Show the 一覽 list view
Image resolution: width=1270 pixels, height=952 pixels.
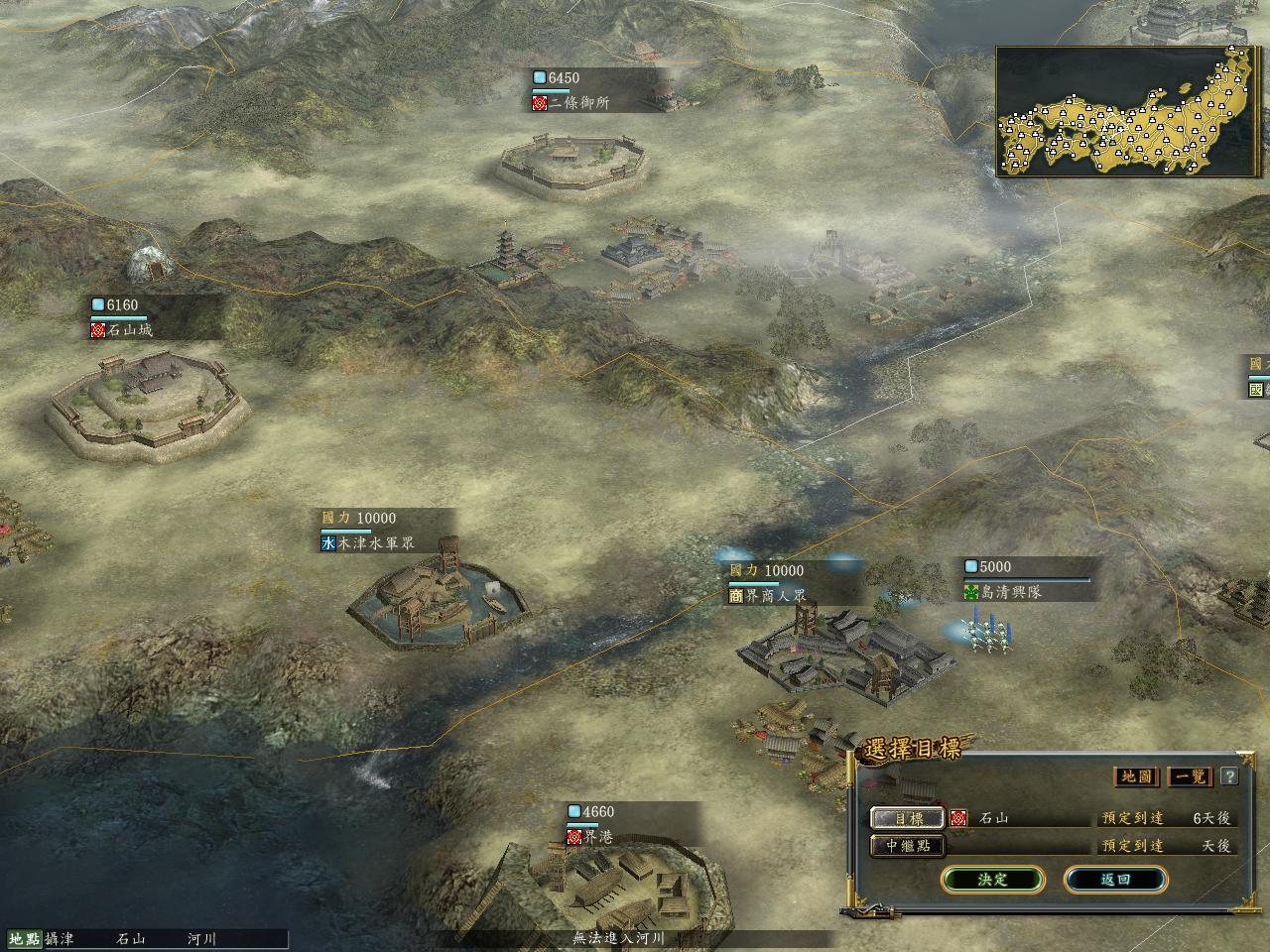[1190, 776]
